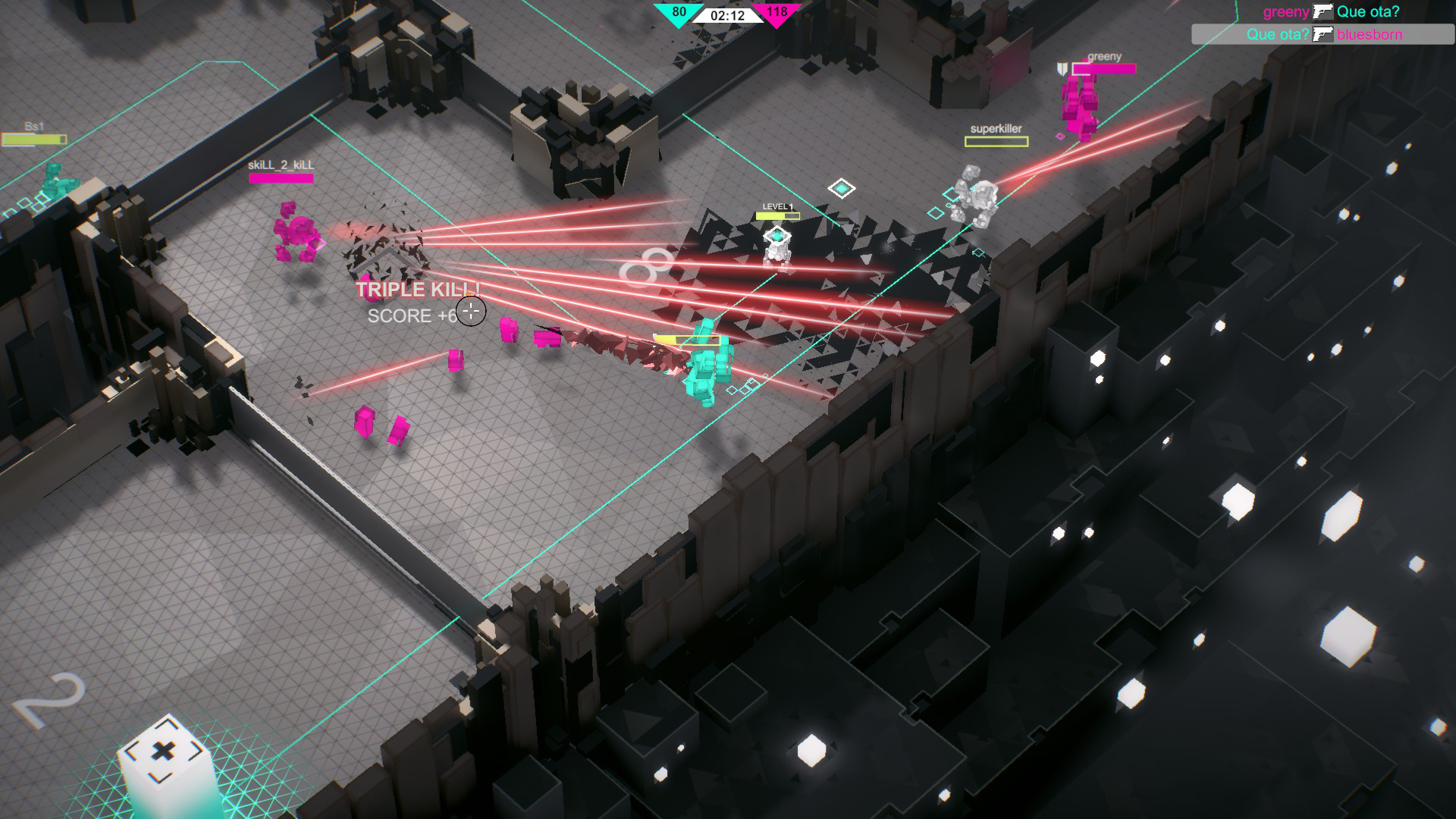Click superkiller's yellow health bar
The width and height of the screenshot is (1456, 819).
(998, 140)
